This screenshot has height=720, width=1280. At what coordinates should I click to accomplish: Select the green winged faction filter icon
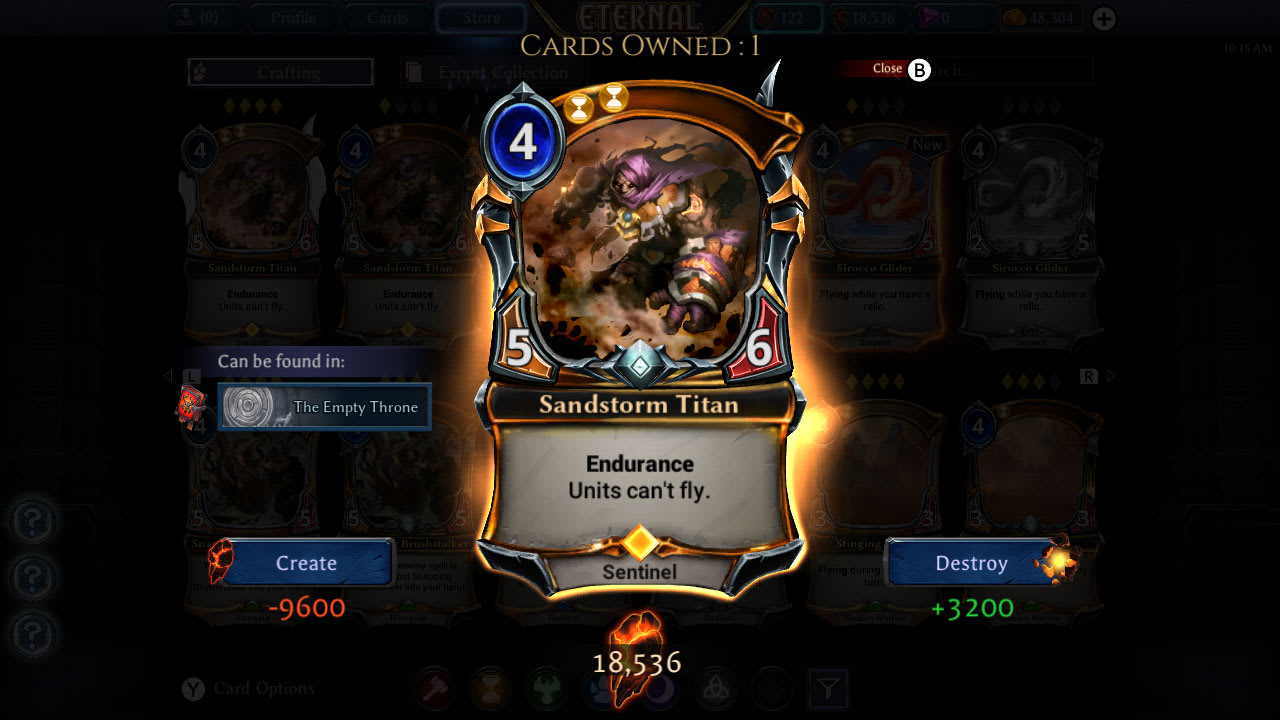pyautogui.click(x=548, y=688)
